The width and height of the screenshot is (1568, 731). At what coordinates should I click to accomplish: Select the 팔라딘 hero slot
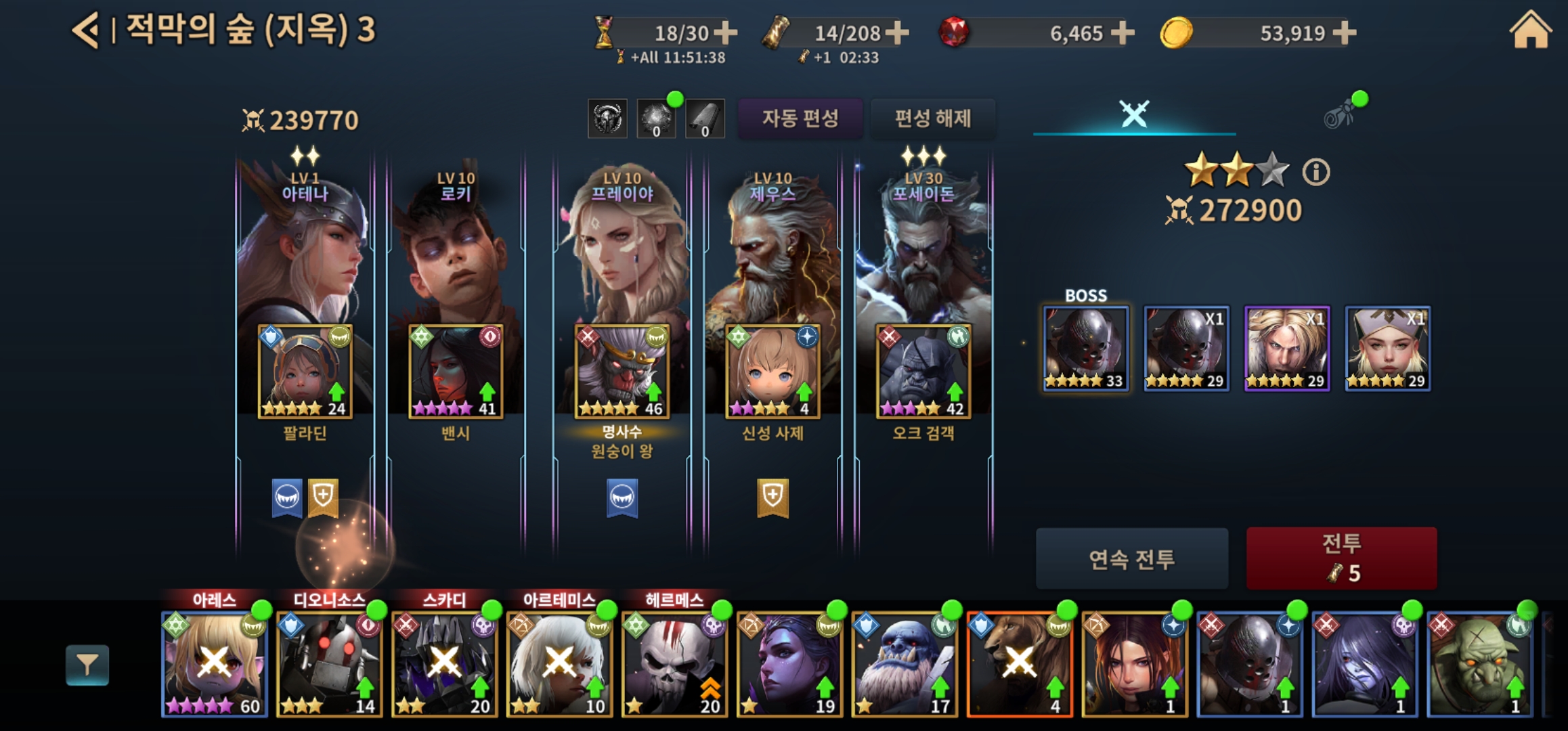pos(305,372)
